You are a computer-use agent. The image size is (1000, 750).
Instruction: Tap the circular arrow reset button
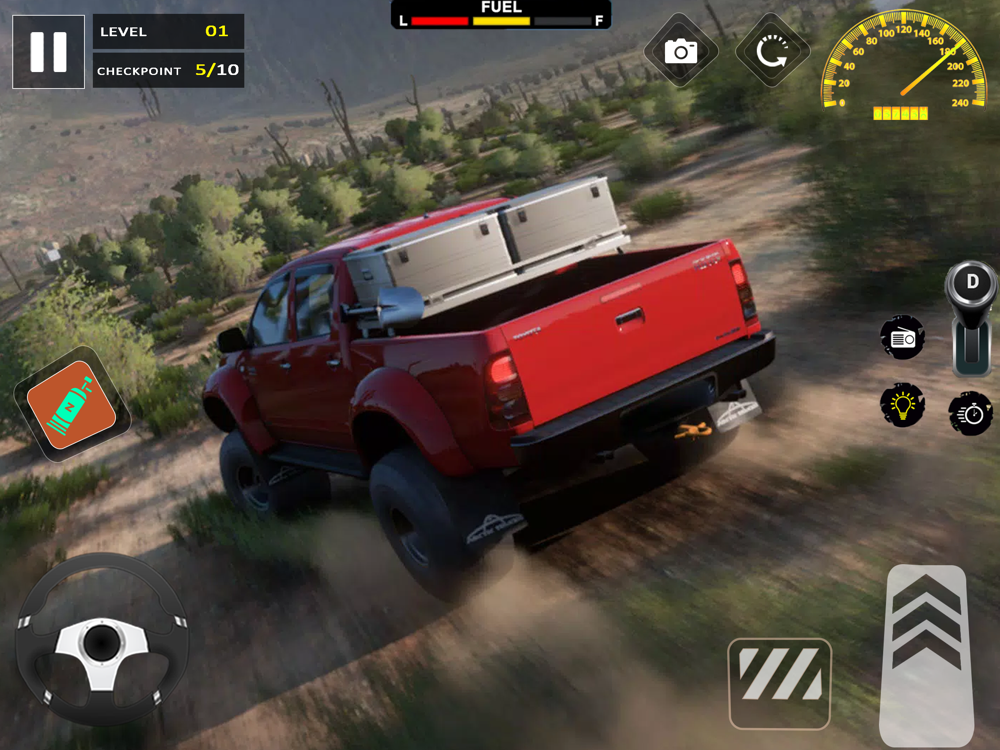771,51
